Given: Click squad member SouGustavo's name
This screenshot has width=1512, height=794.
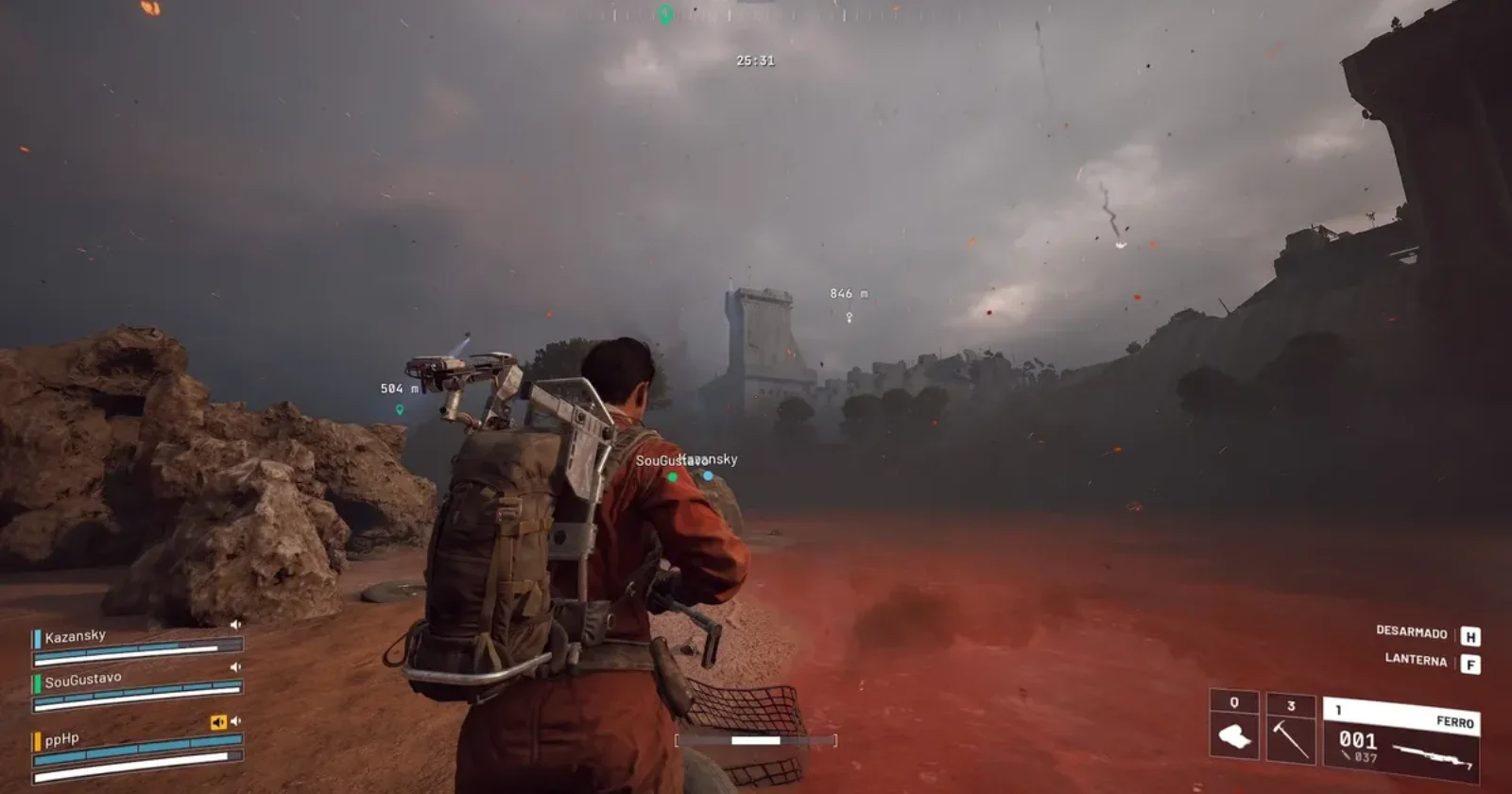Looking at the screenshot, I should coord(83,679).
